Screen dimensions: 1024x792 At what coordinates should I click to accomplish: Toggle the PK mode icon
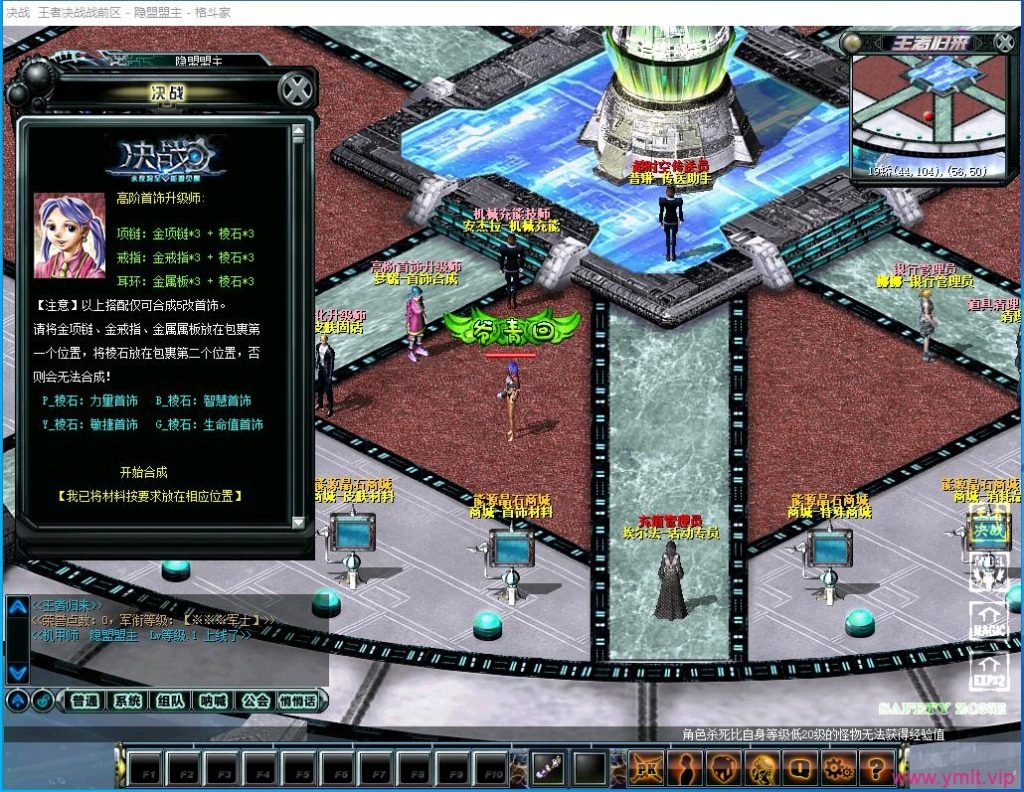(646, 768)
